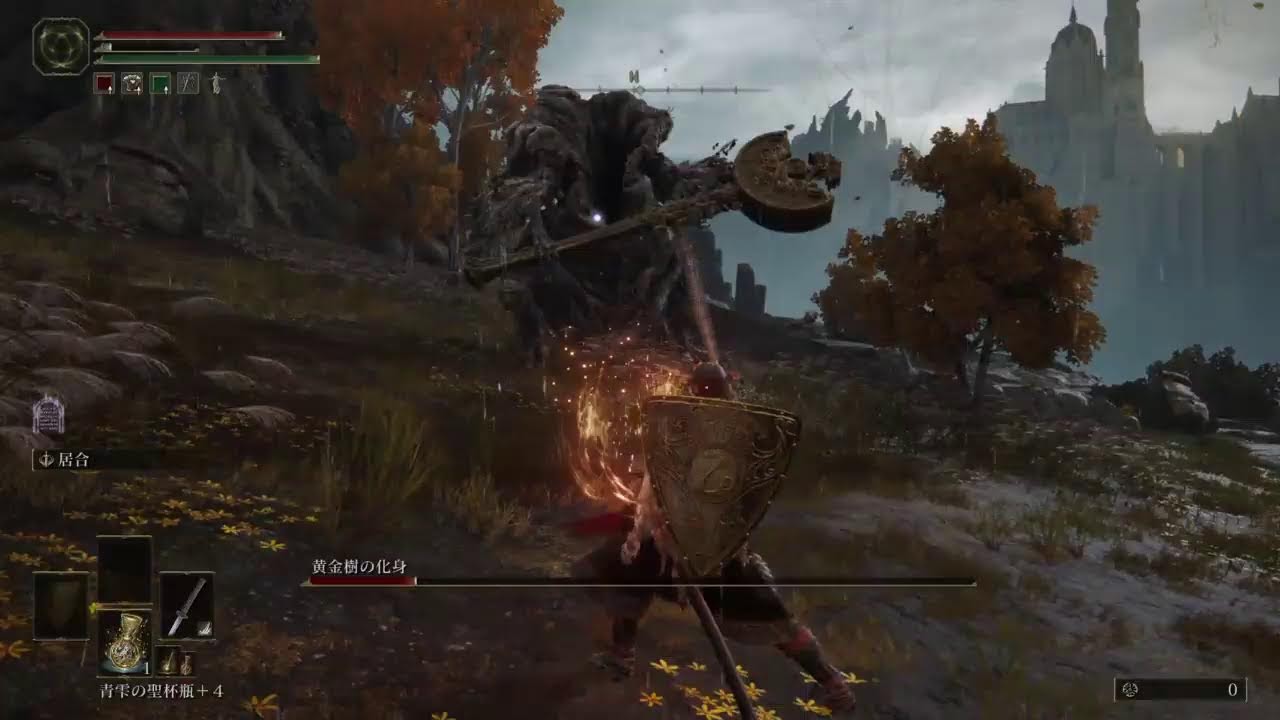
Task: Click the small vial icon in the pouch
Action: point(186,663)
